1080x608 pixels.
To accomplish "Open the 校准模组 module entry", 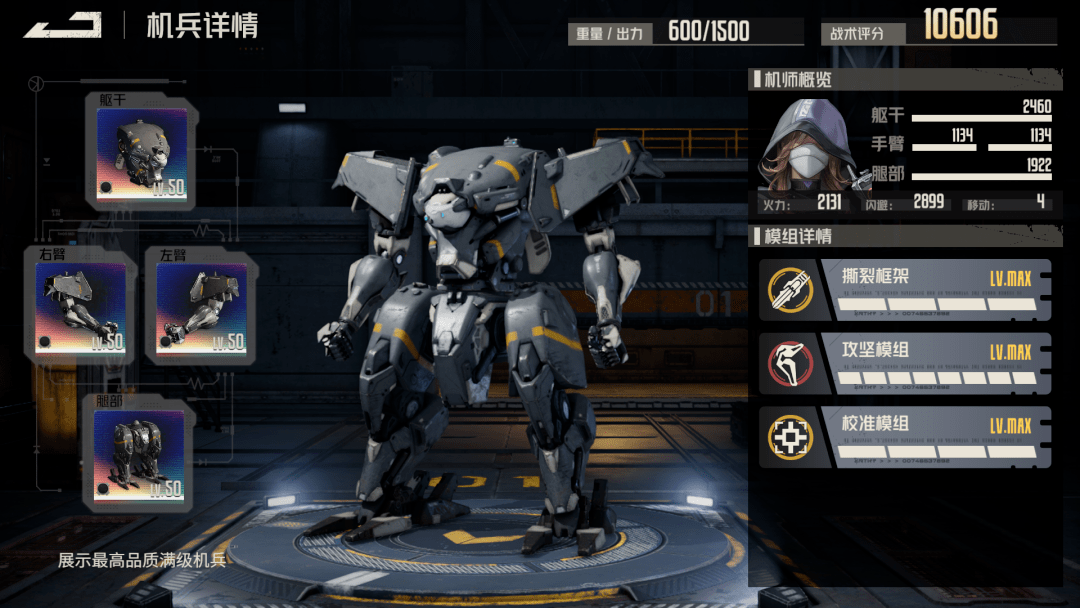I will click(905, 437).
